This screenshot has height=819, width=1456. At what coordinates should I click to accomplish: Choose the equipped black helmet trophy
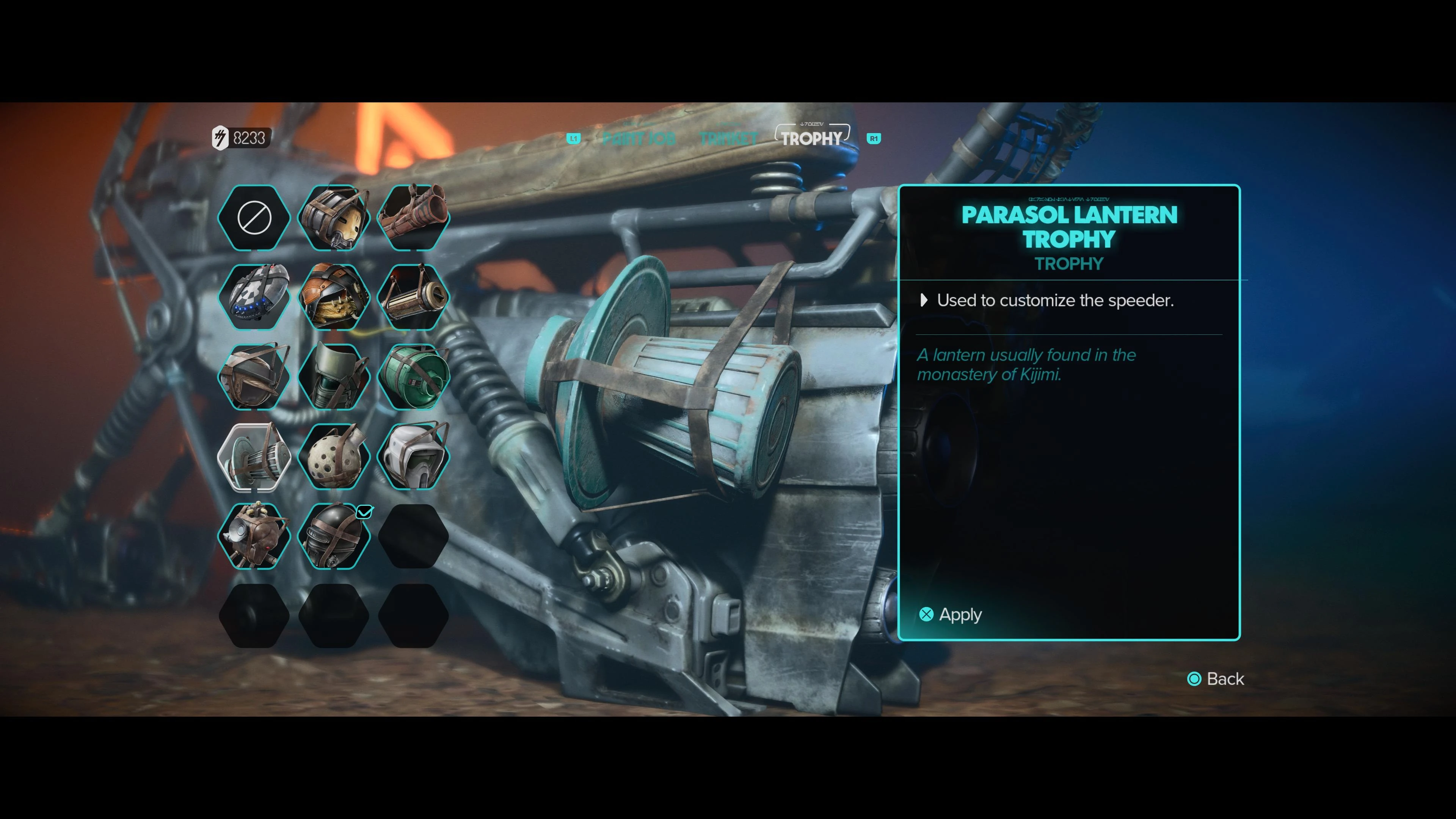[x=334, y=537]
